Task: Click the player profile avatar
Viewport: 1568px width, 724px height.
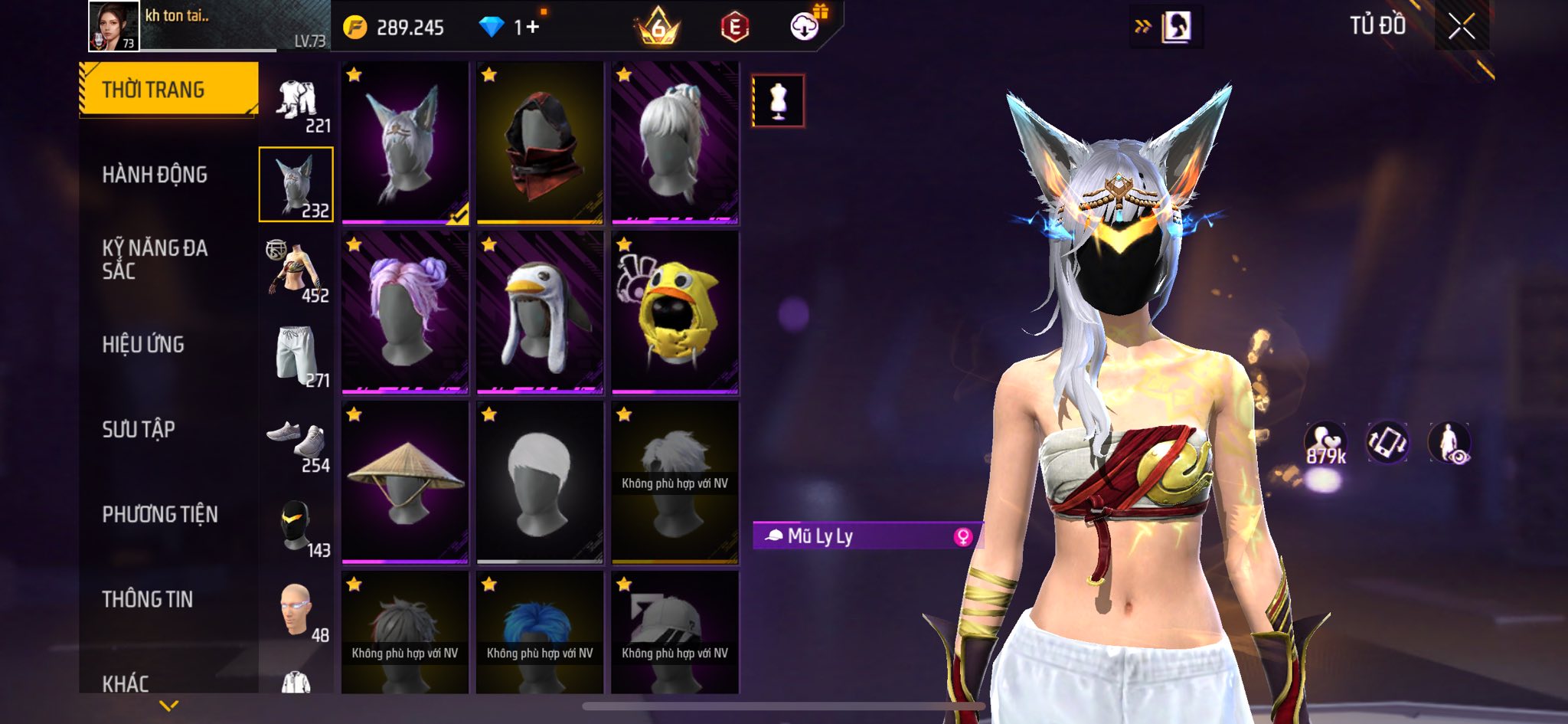Action: [114, 26]
